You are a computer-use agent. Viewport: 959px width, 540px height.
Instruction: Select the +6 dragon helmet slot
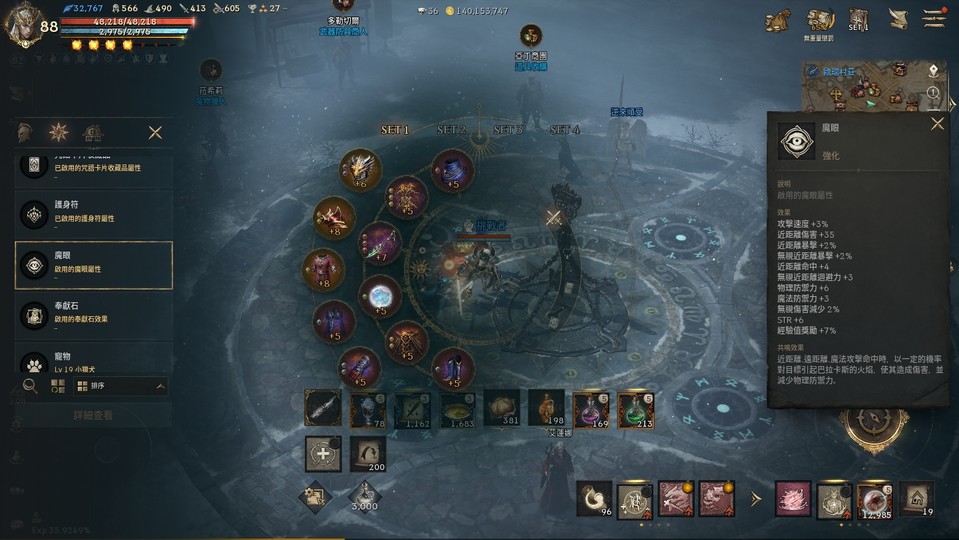click(x=360, y=169)
